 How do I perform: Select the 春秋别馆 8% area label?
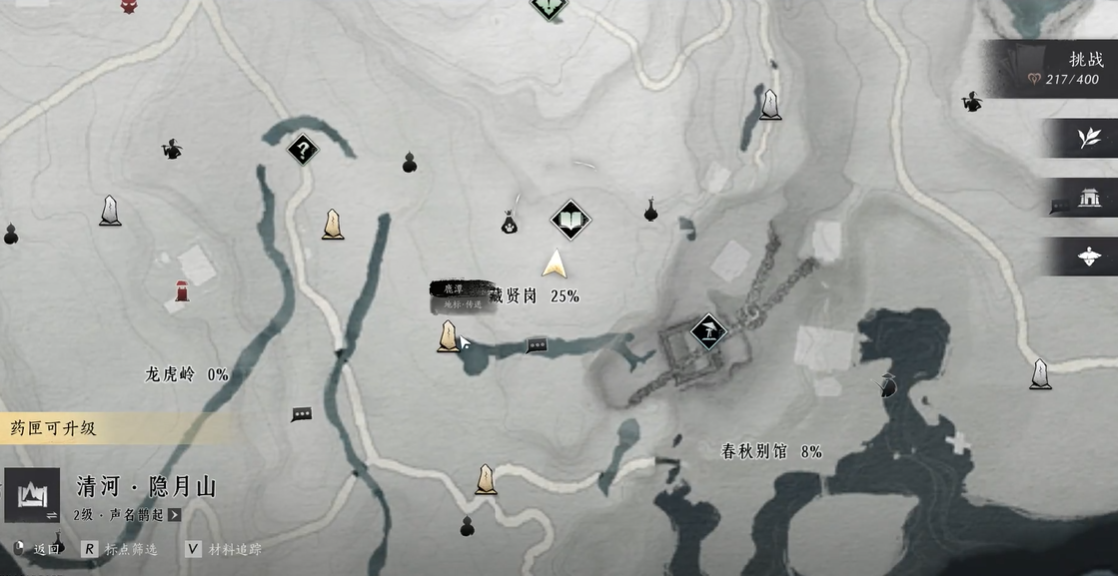pos(771,452)
